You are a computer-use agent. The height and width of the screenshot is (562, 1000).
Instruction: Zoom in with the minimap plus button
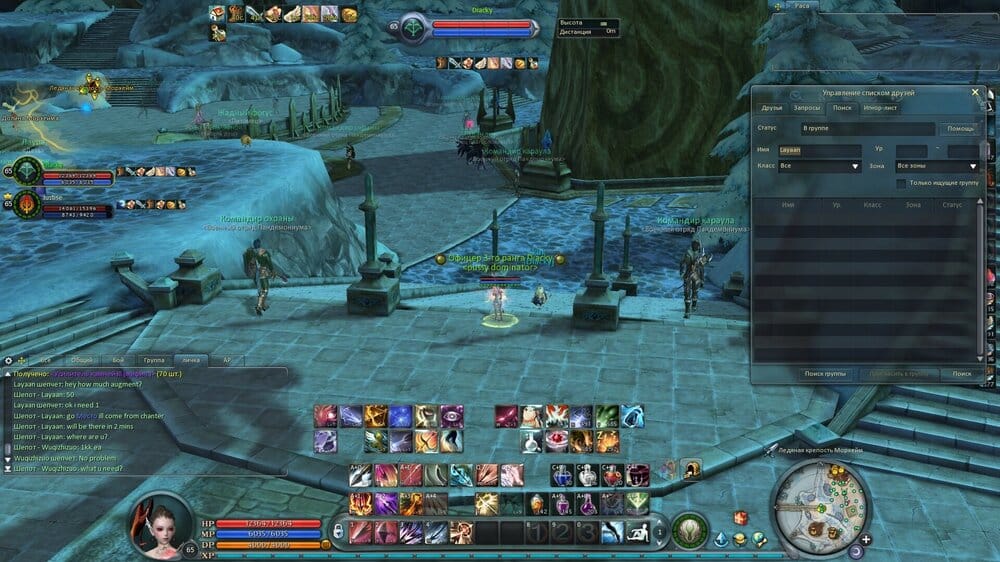866,539
